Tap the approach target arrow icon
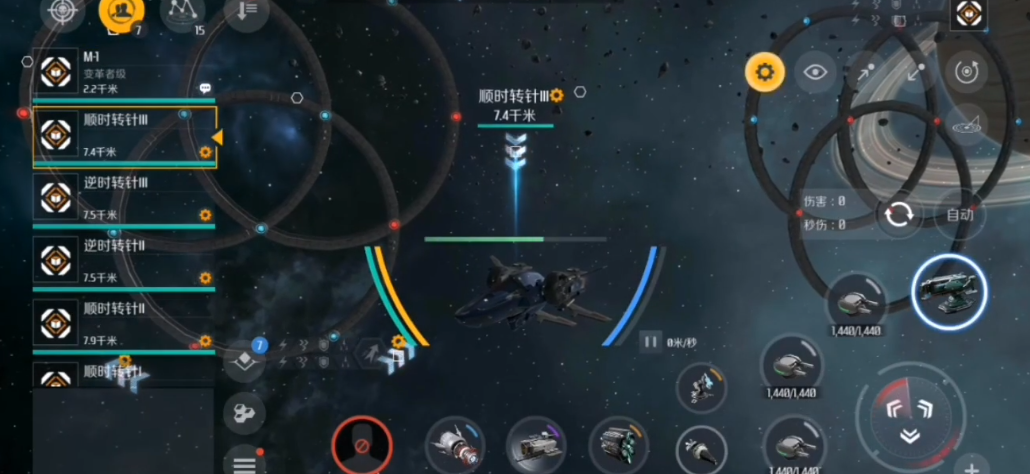This screenshot has width=1030, height=474. (867, 72)
